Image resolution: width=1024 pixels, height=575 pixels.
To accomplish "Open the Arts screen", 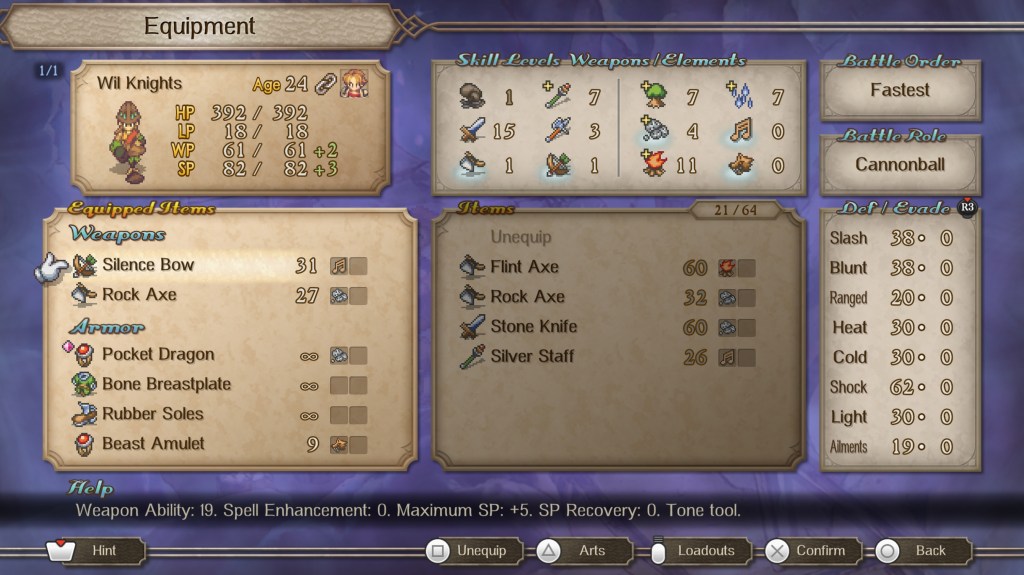I will tap(582, 551).
